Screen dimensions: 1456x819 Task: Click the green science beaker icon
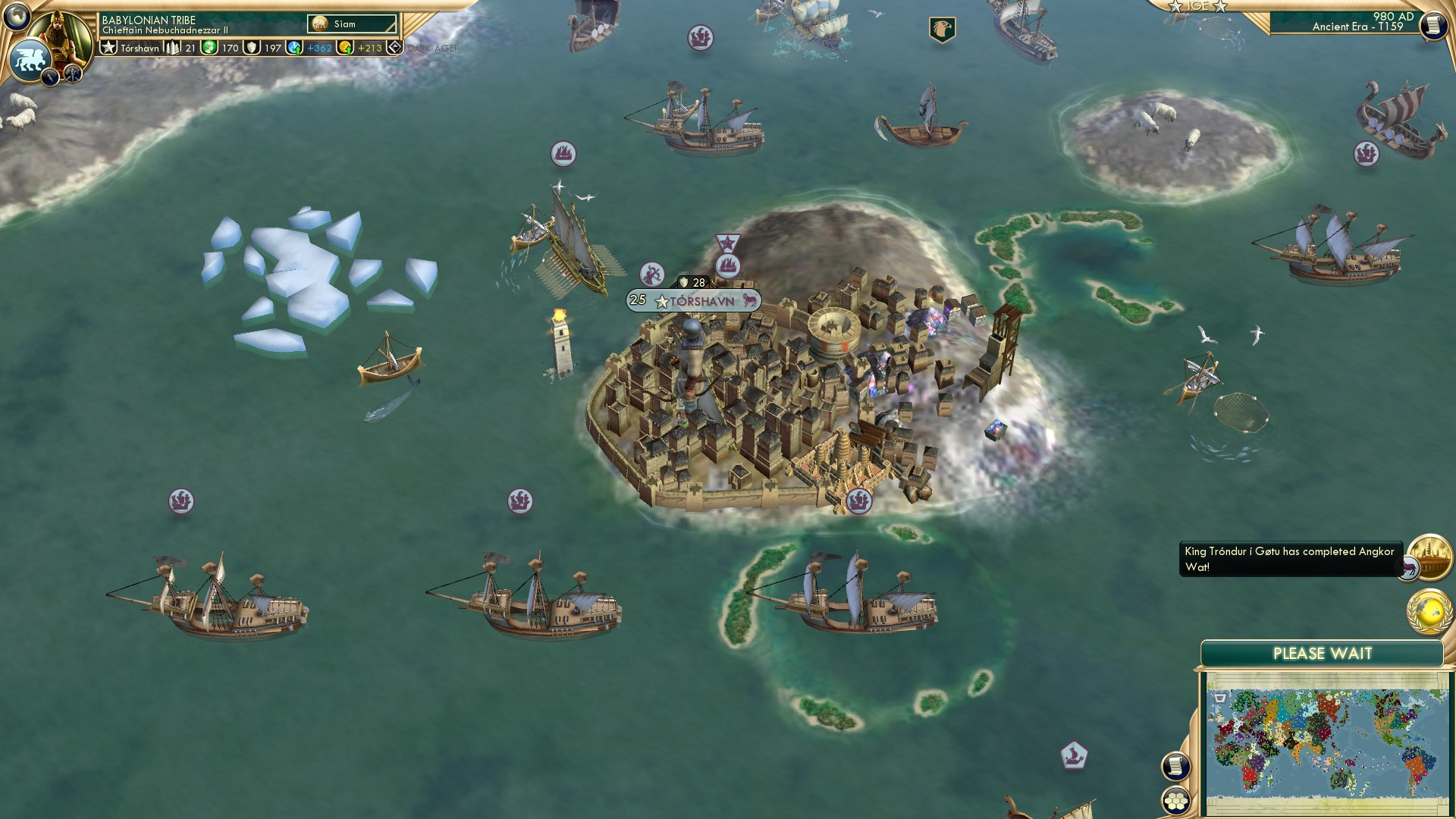pyautogui.click(x=209, y=48)
